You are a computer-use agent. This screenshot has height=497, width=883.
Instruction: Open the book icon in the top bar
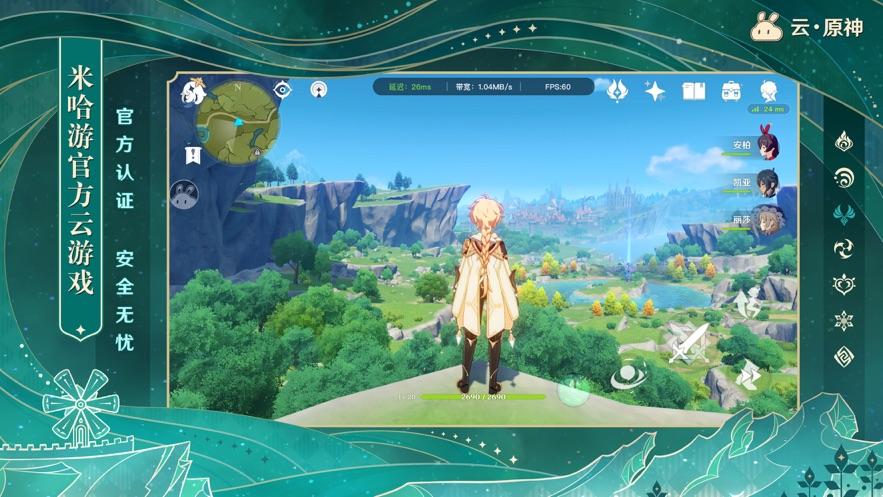point(693,91)
